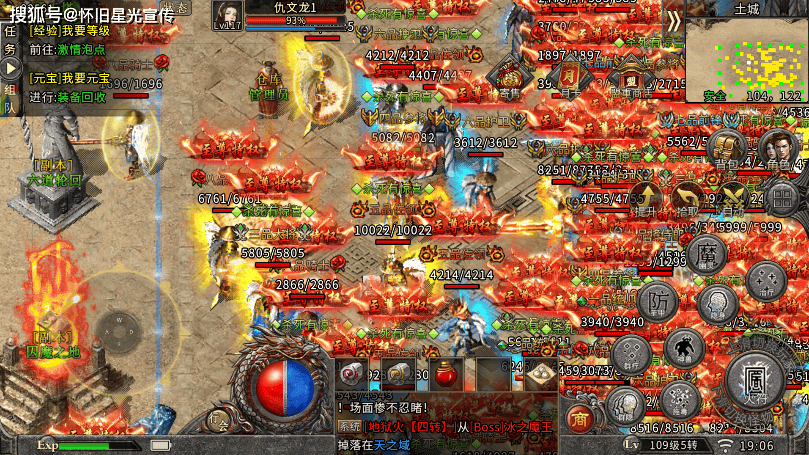Select the 装备回收 quest link

point(82,97)
